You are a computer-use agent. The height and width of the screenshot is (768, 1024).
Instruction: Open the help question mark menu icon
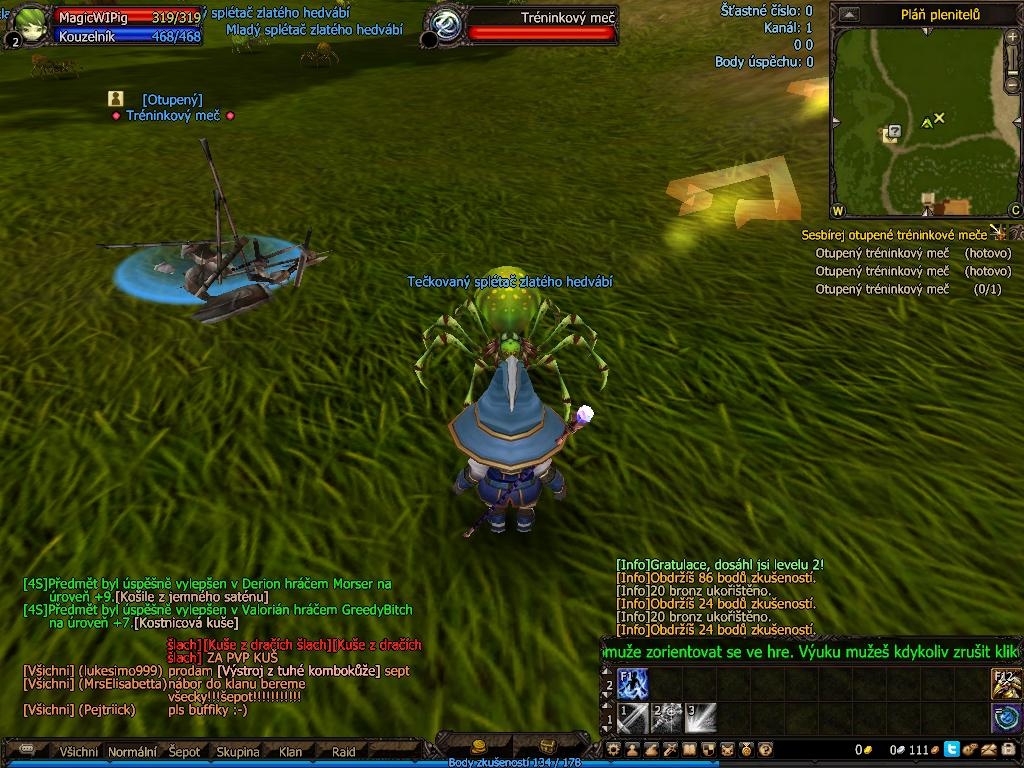[765, 749]
